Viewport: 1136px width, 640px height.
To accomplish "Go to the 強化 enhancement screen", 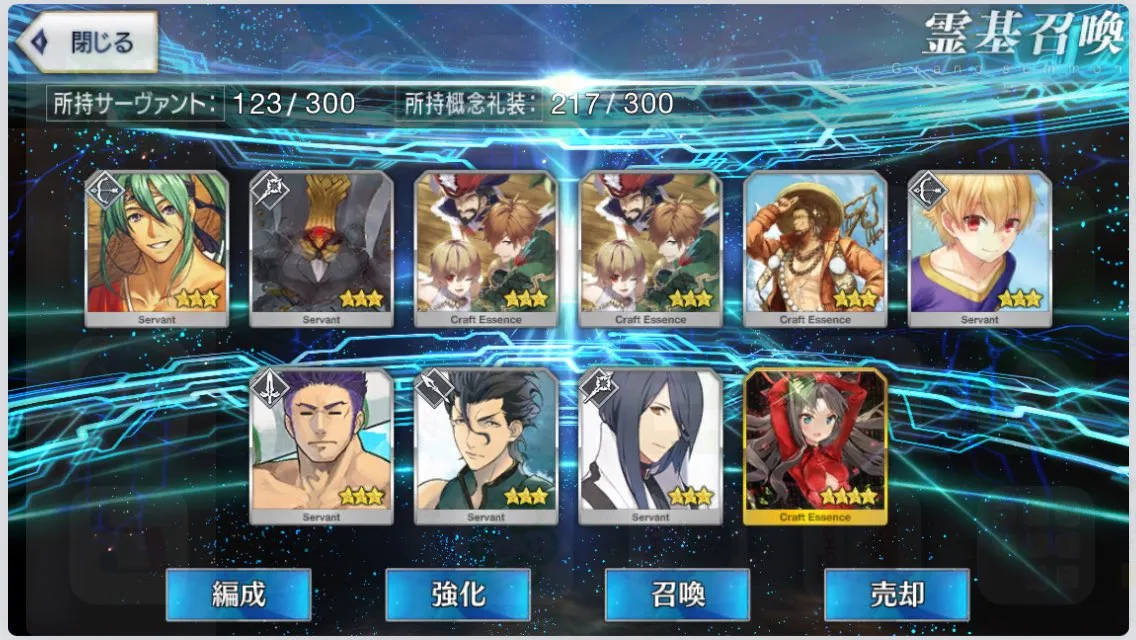I will click(x=457, y=594).
